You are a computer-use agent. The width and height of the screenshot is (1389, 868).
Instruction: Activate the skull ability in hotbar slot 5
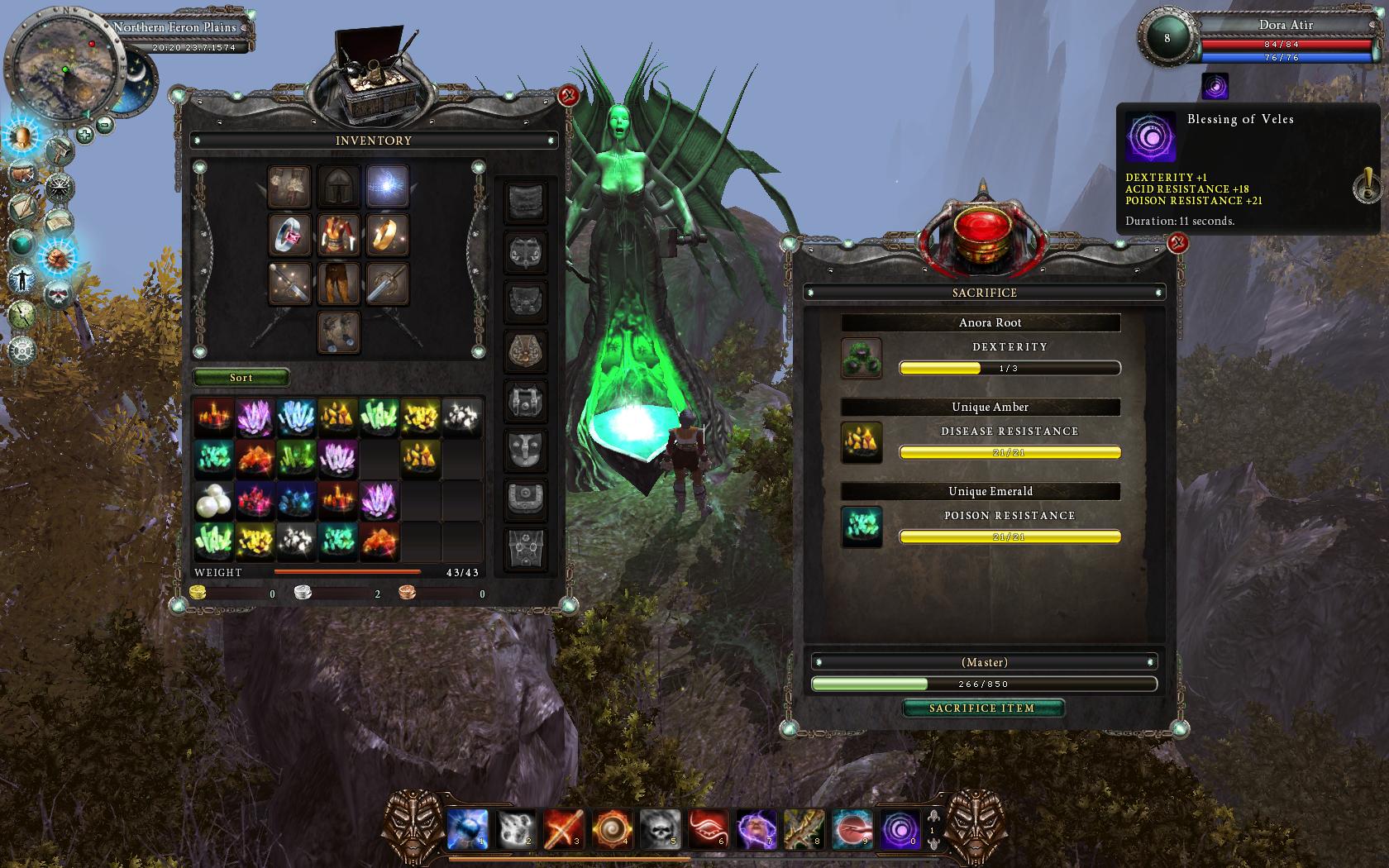tap(660, 829)
